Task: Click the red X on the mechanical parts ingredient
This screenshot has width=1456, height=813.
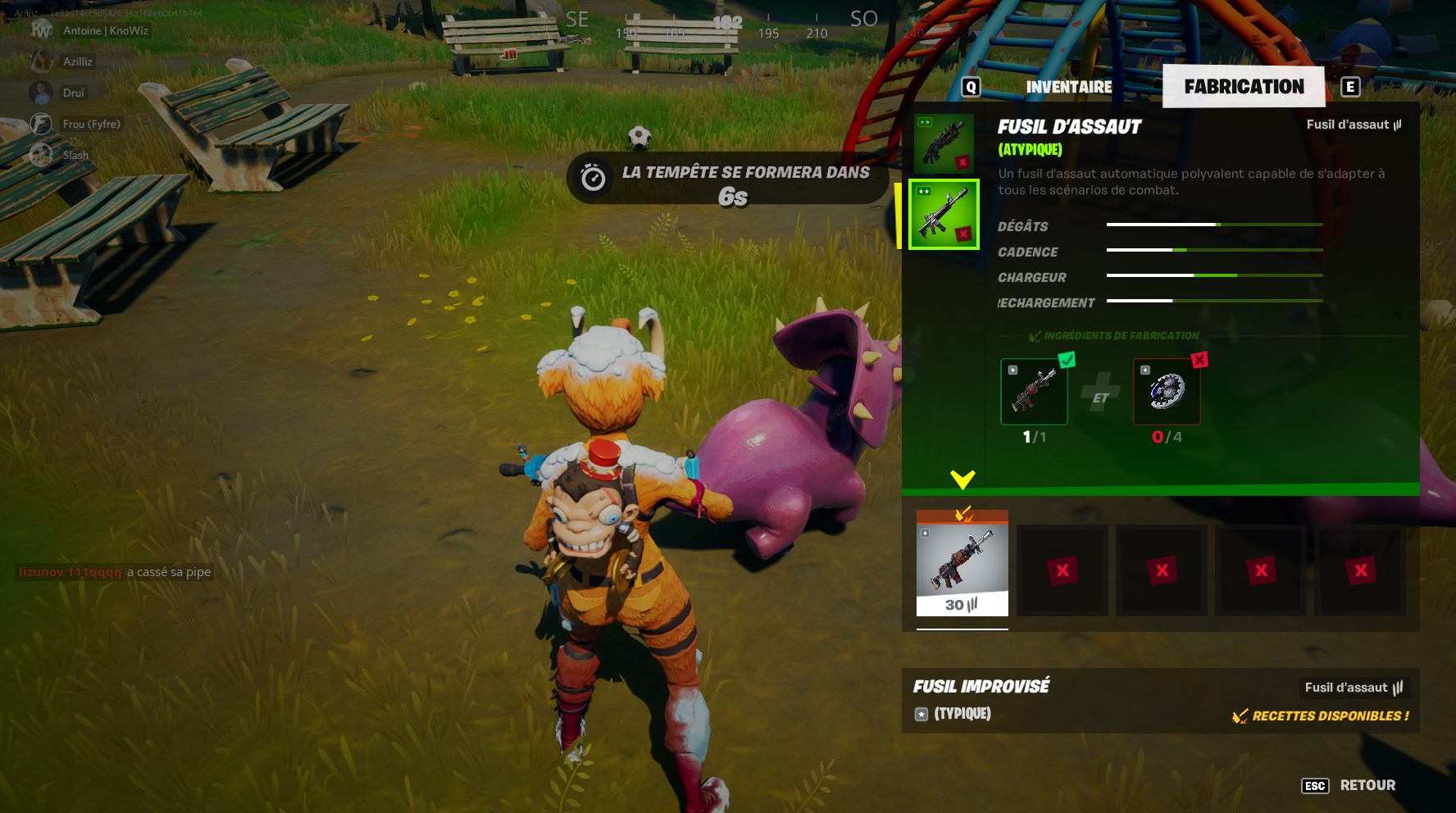Action: [x=1198, y=359]
